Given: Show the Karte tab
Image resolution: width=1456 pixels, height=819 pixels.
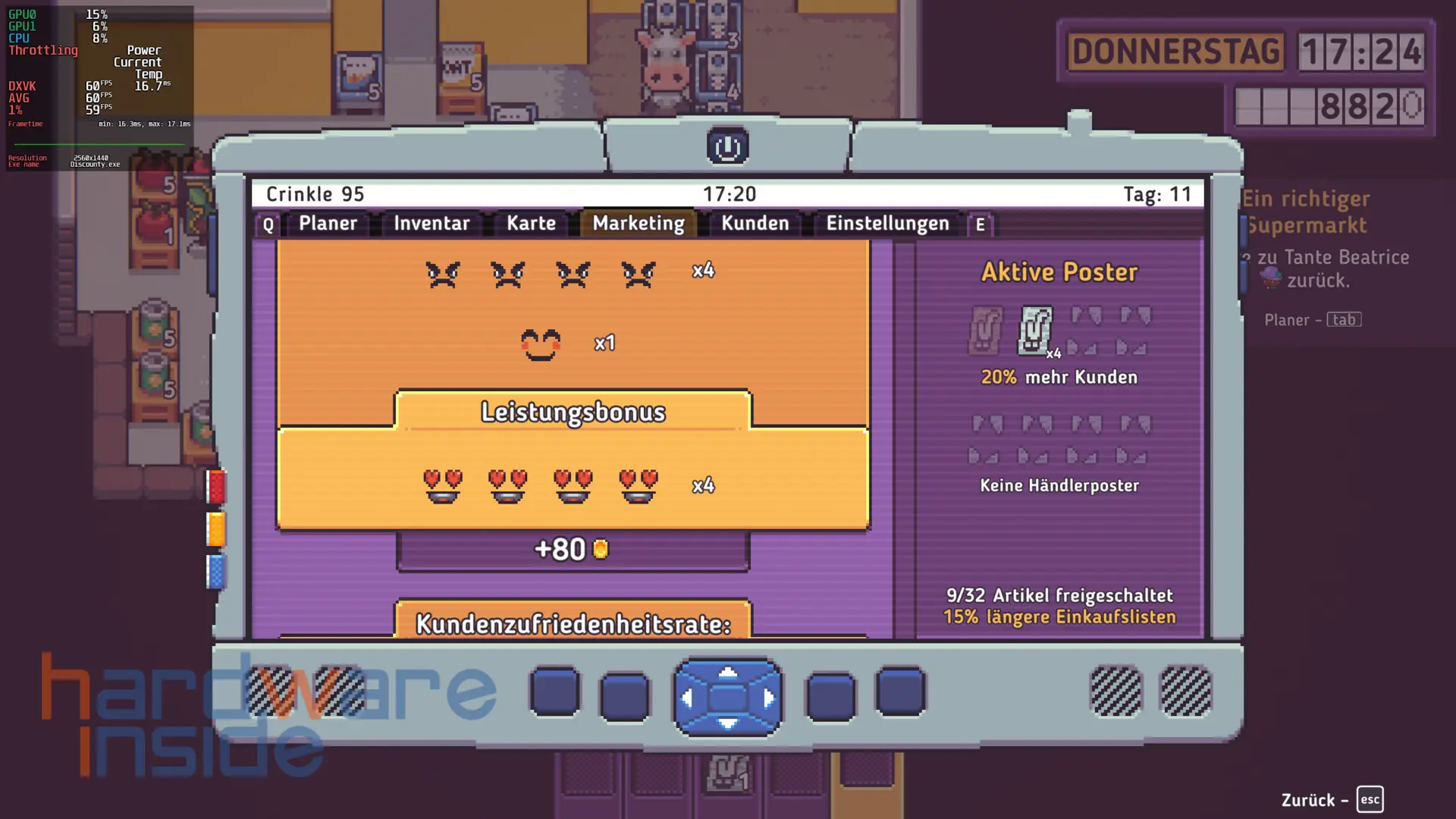Looking at the screenshot, I should pyautogui.click(x=531, y=224).
